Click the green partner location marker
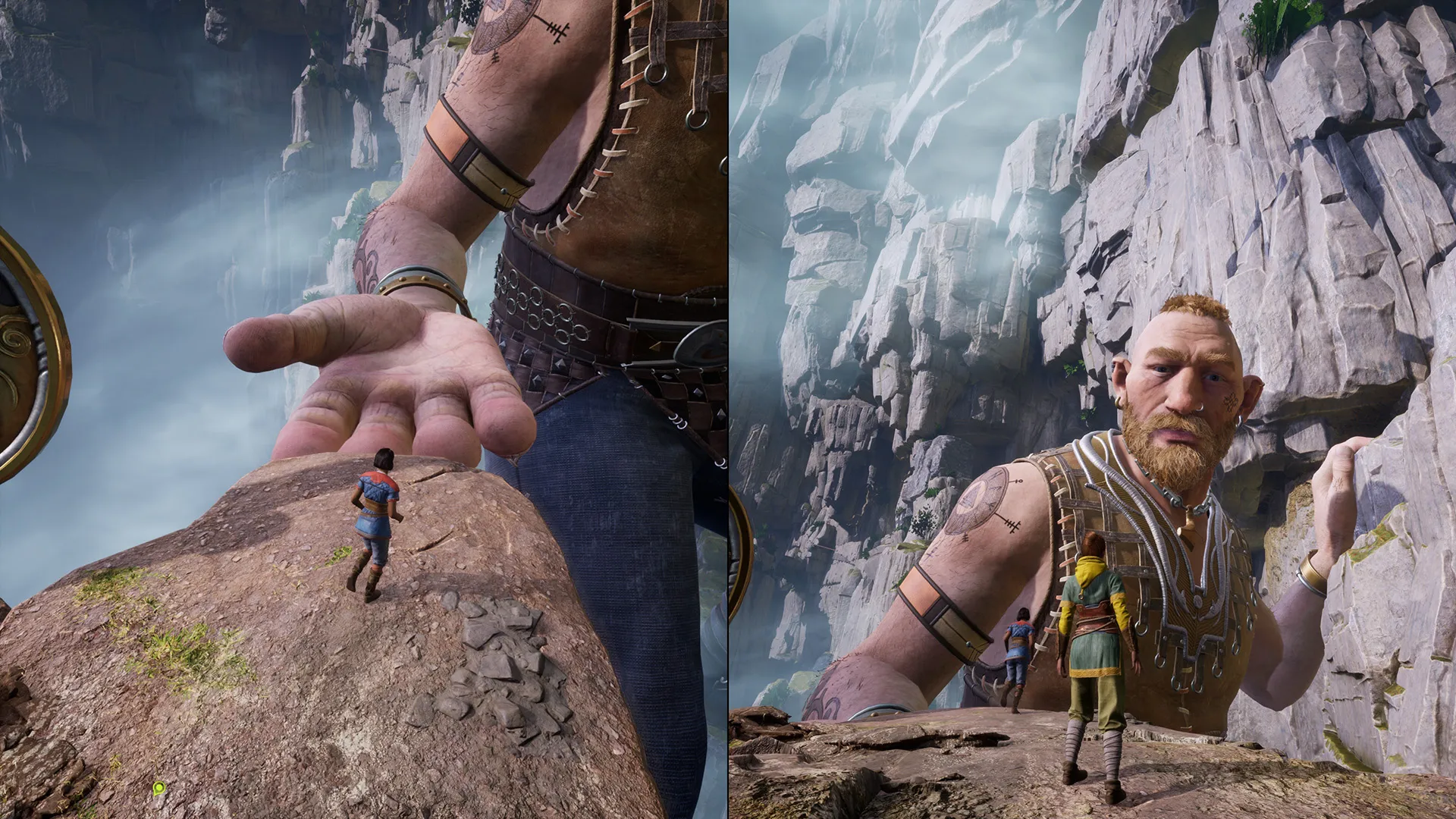1456x819 pixels. coord(158,789)
